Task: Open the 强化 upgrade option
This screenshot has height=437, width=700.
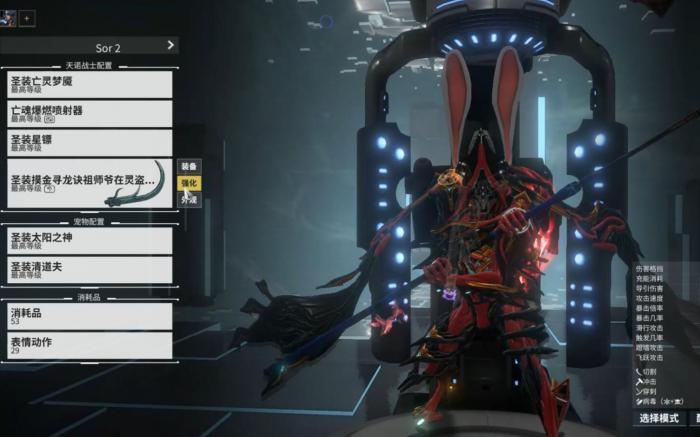Action: (189, 183)
